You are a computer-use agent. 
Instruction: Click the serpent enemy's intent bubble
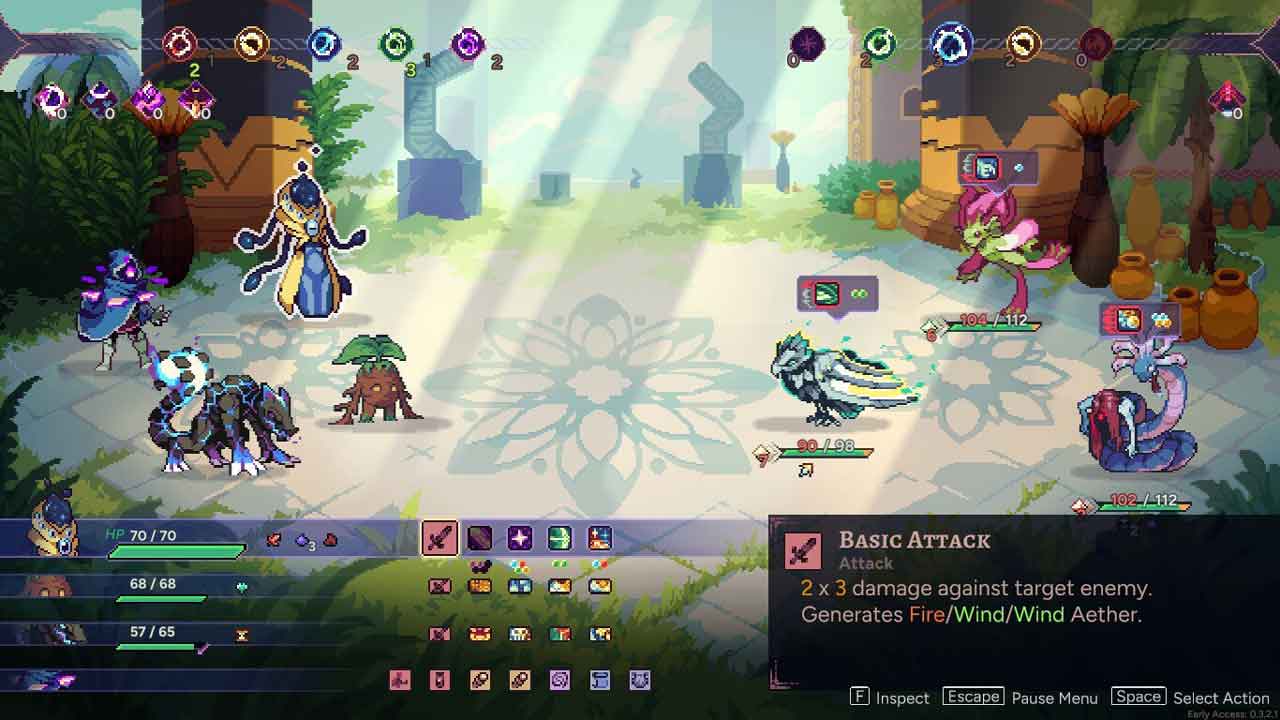pyautogui.click(x=1140, y=320)
